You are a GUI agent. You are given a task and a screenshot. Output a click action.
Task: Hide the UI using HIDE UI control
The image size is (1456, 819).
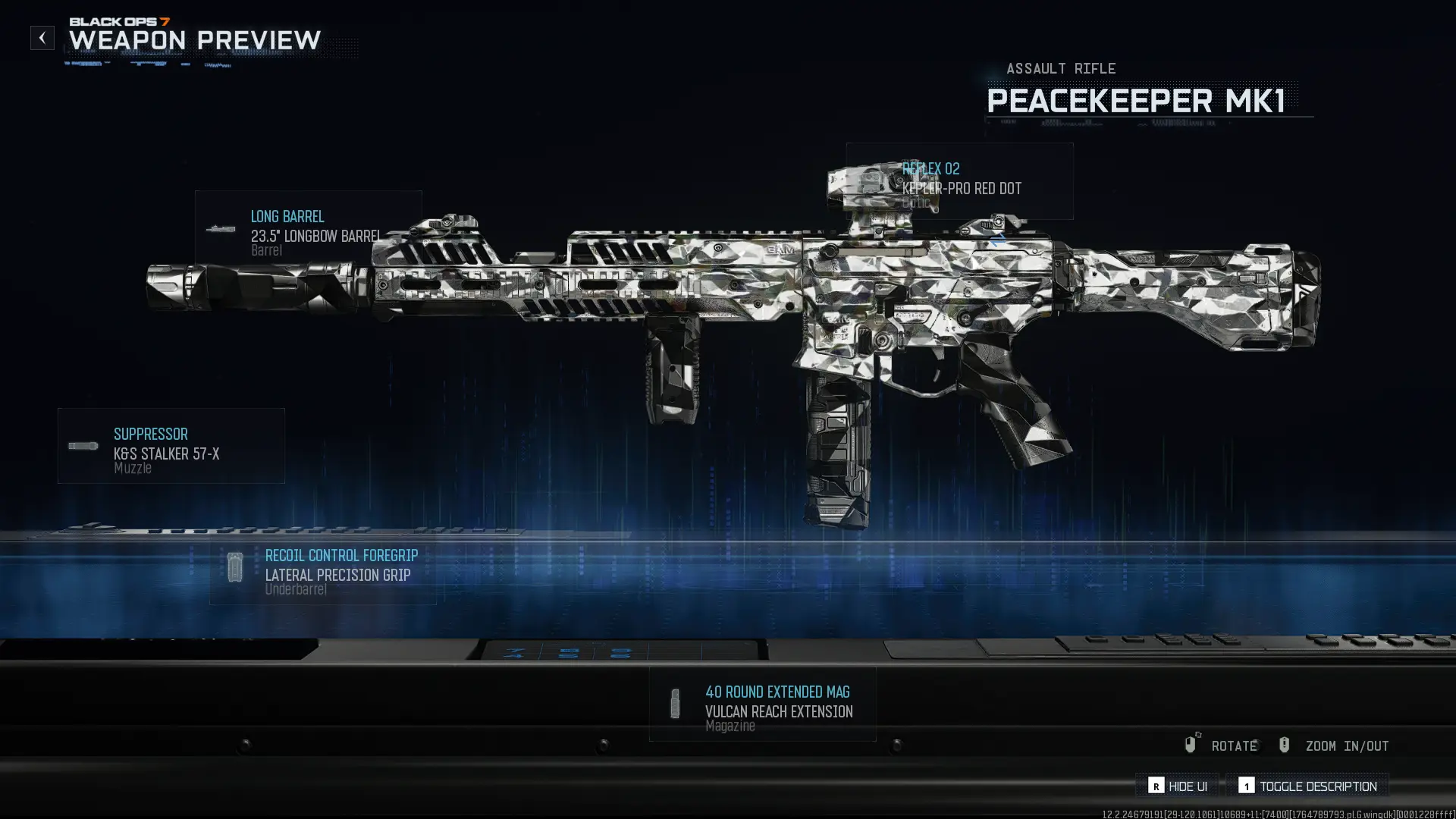pyautogui.click(x=1187, y=786)
